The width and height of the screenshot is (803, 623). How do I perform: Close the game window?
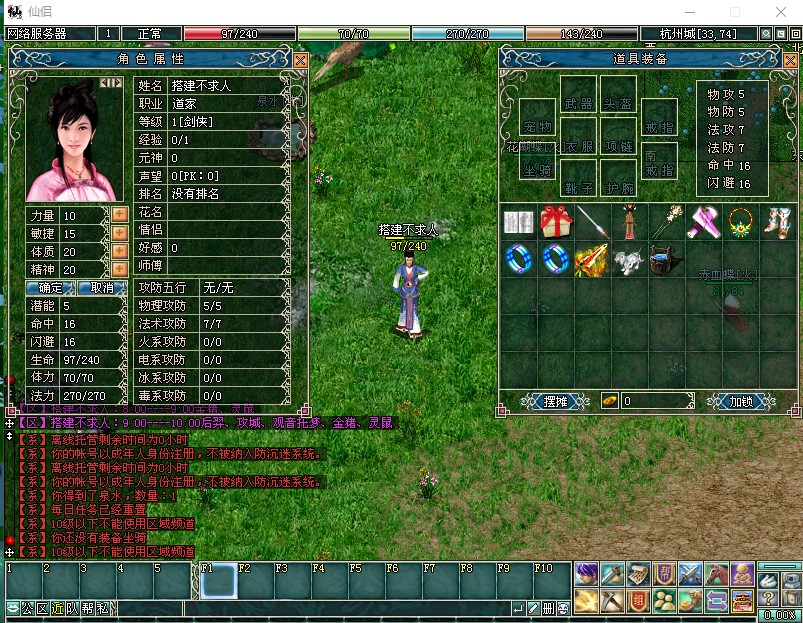(x=780, y=11)
